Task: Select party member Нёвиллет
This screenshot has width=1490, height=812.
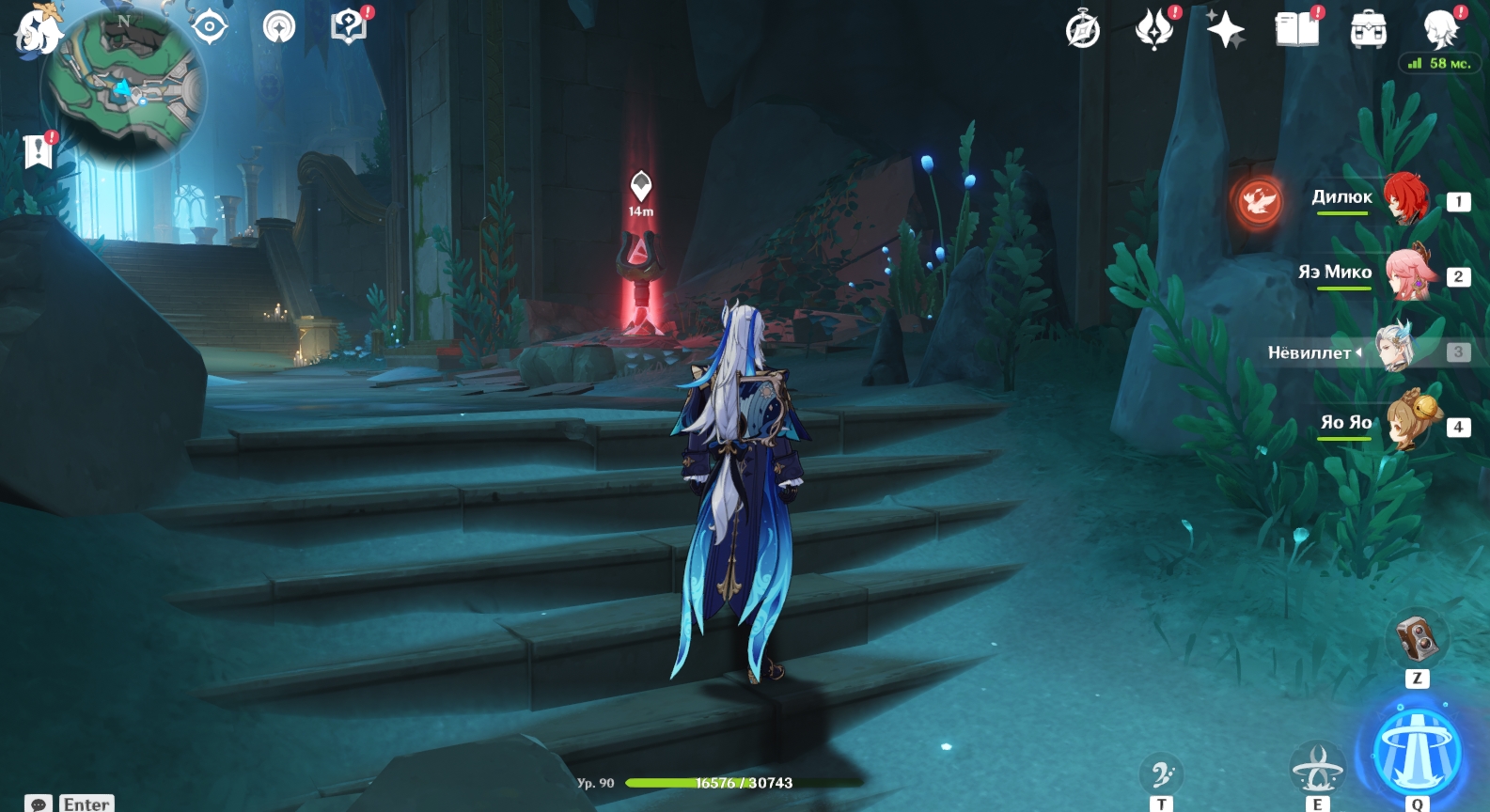Action: 1396,350
